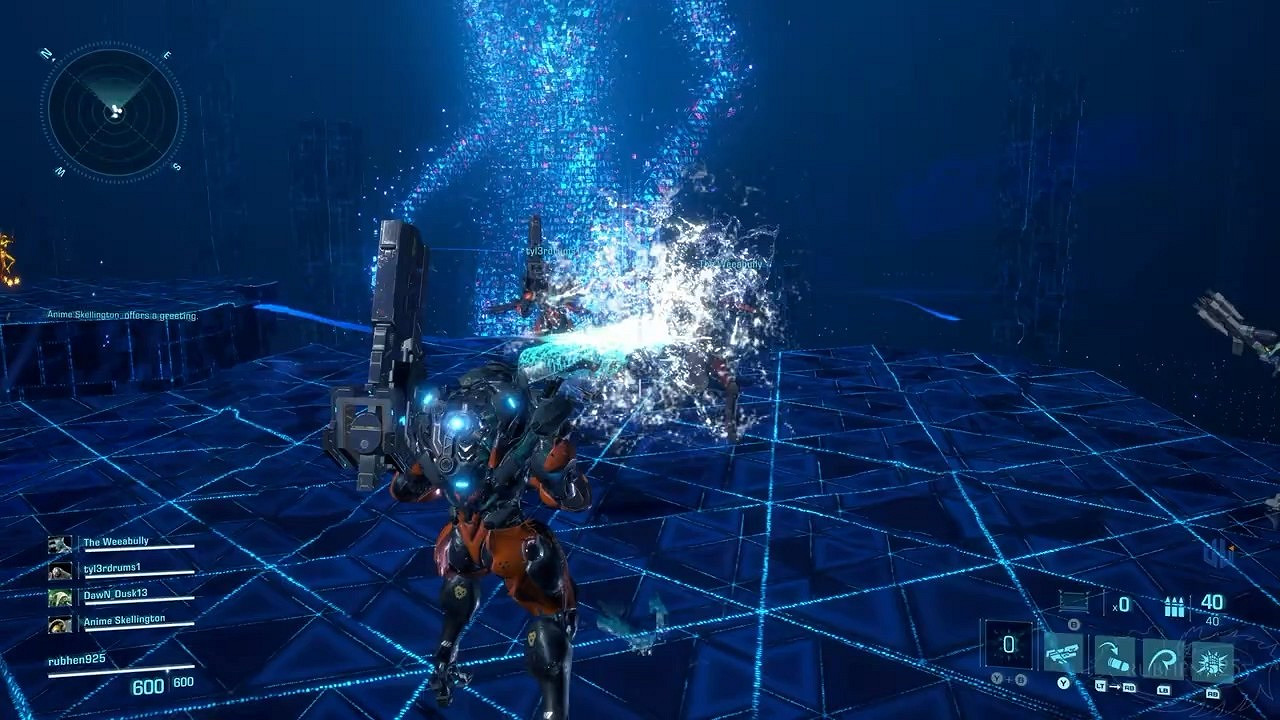This screenshot has width=1280, height=720.
Task: Activate the piercing bullet skill icon
Action: [x=1115, y=655]
